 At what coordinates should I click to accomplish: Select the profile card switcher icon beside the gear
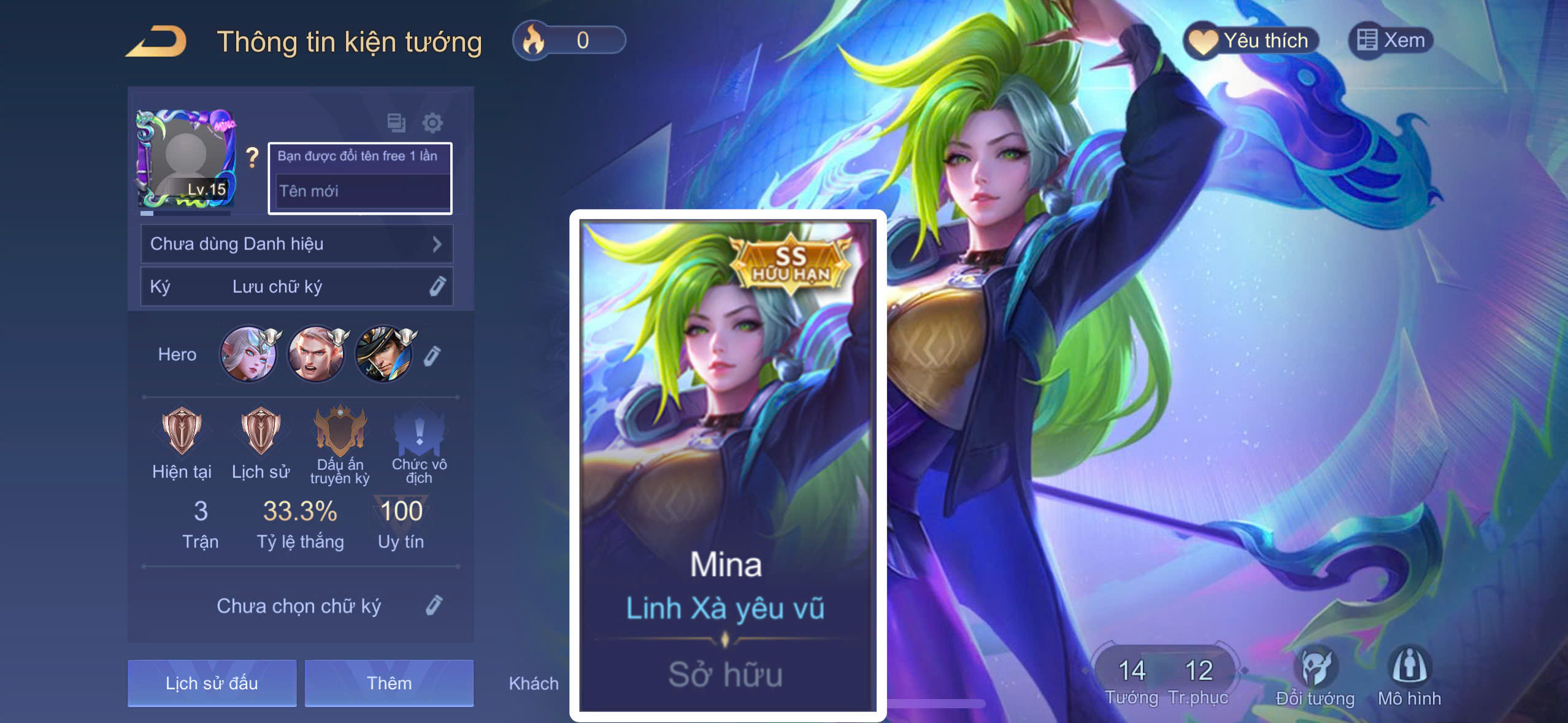click(396, 124)
